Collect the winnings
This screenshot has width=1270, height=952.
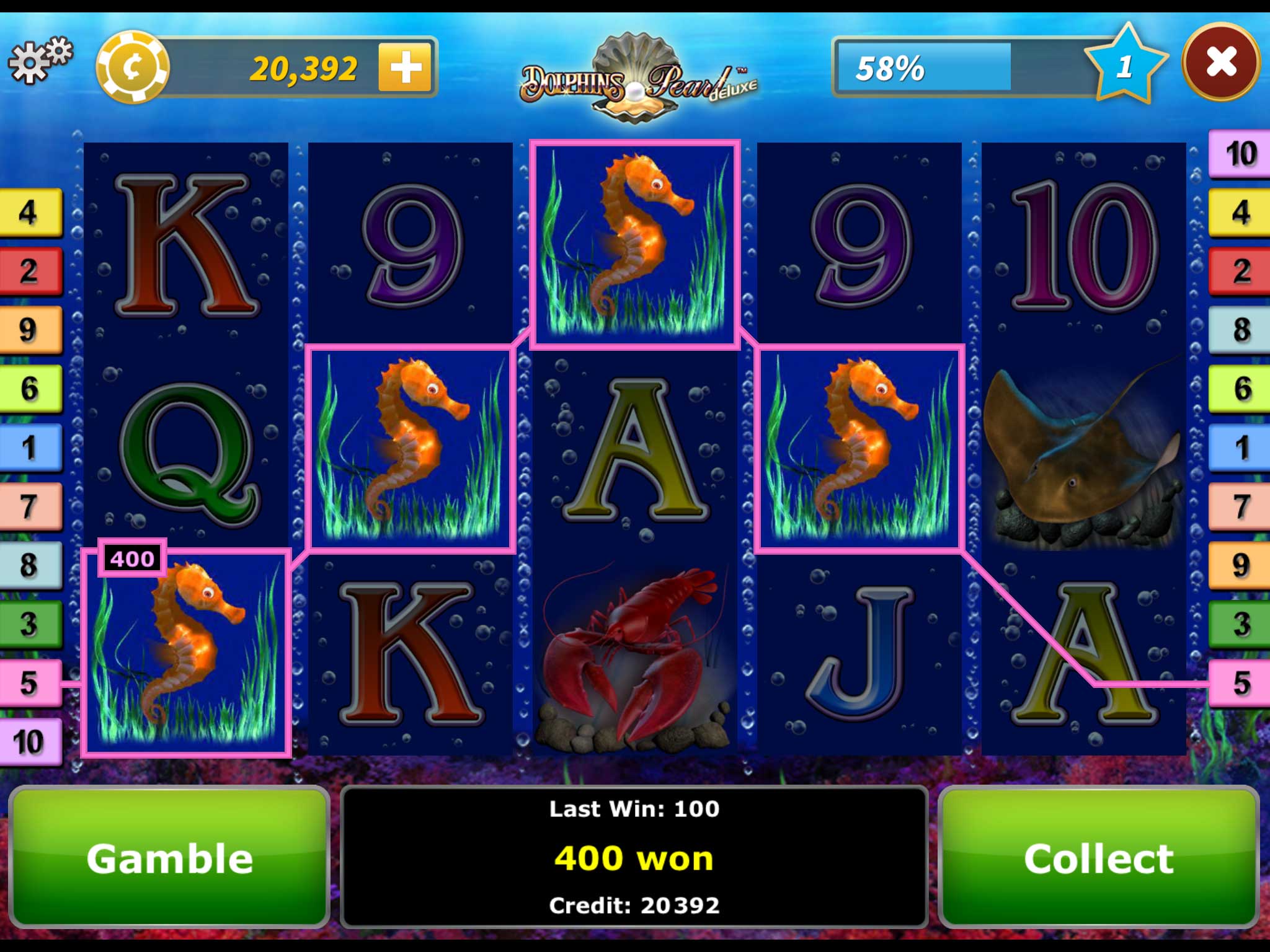pos(1098,858)
